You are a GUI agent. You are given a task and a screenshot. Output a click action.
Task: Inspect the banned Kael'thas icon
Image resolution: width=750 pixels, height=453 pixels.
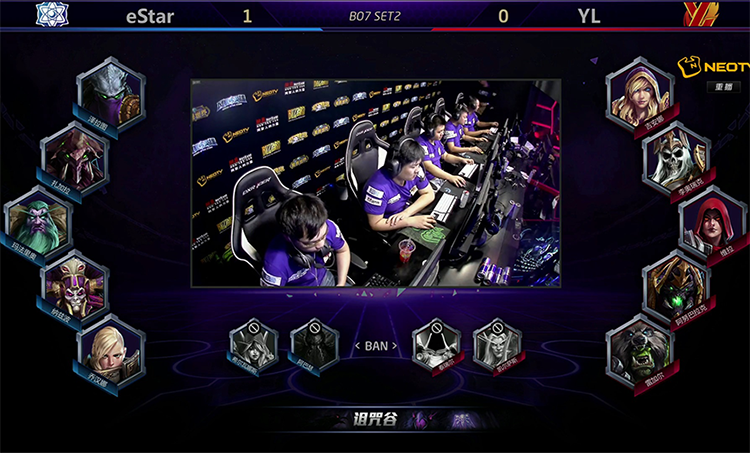pos(497,345)
